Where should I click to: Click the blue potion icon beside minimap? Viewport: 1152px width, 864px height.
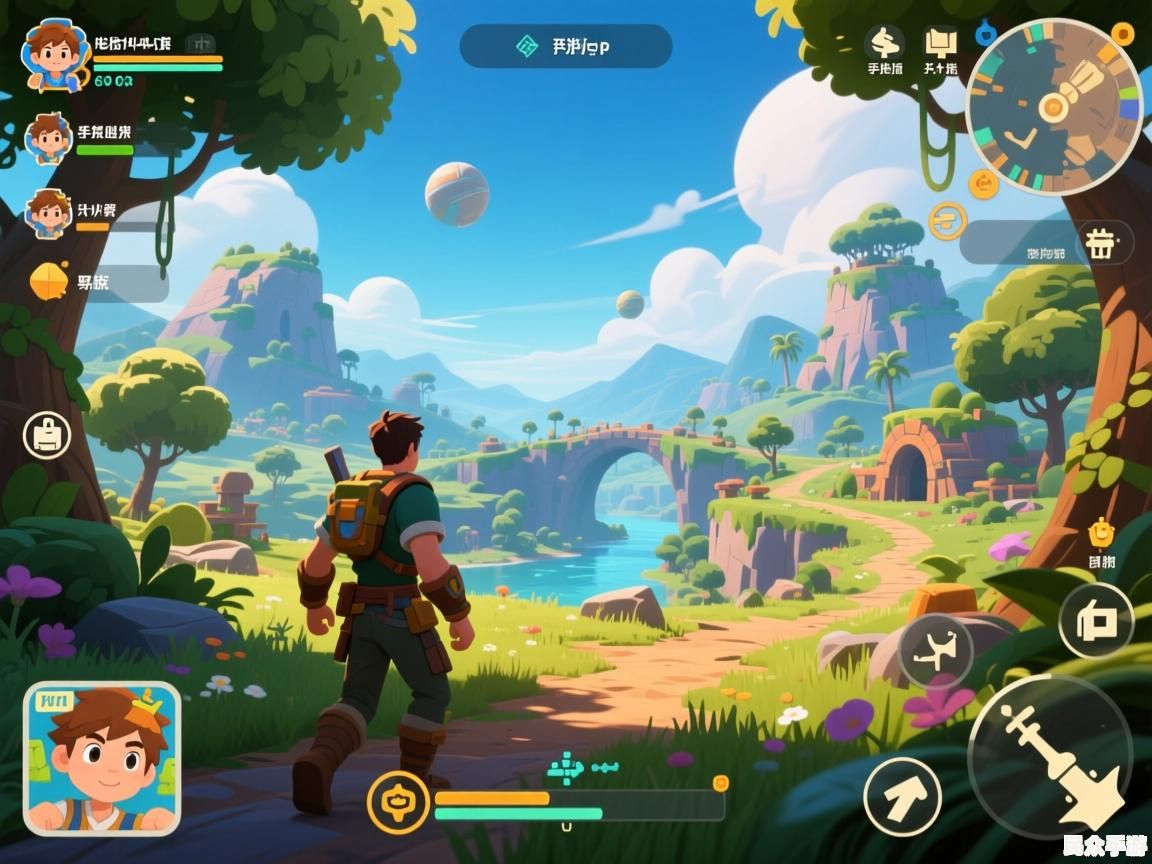986,32
